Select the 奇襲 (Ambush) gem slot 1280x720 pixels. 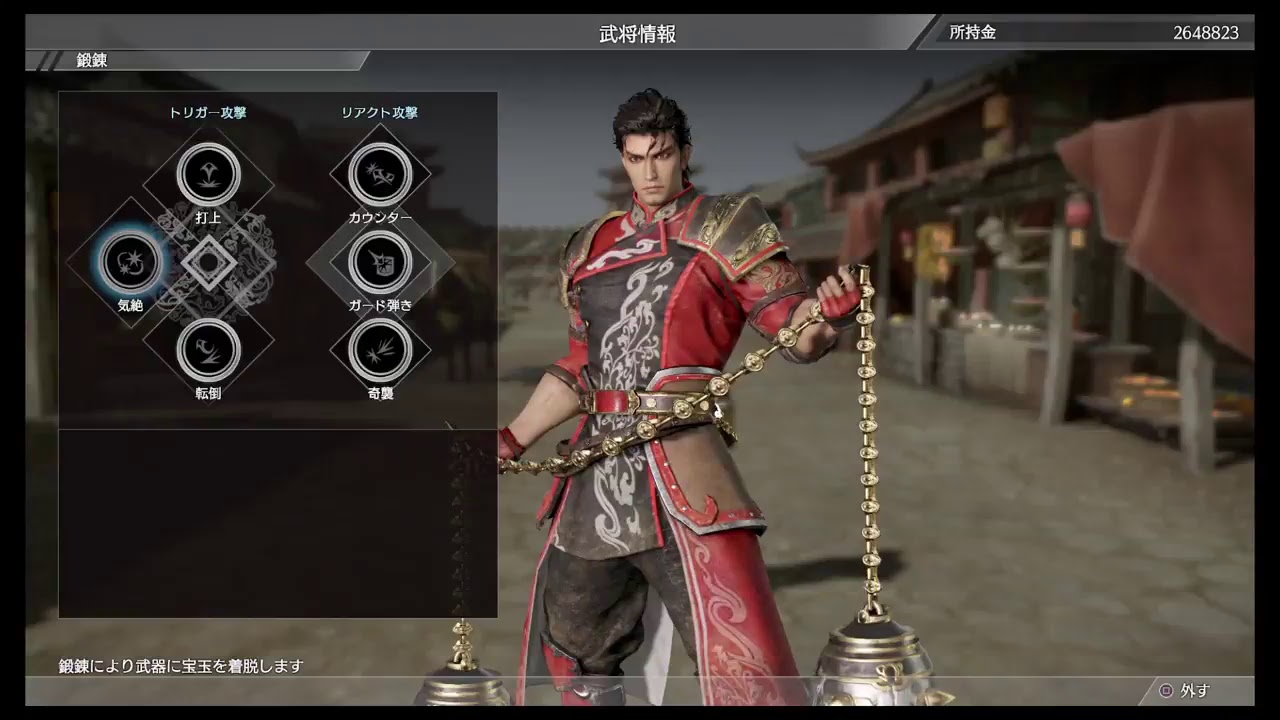click(380, 352)
